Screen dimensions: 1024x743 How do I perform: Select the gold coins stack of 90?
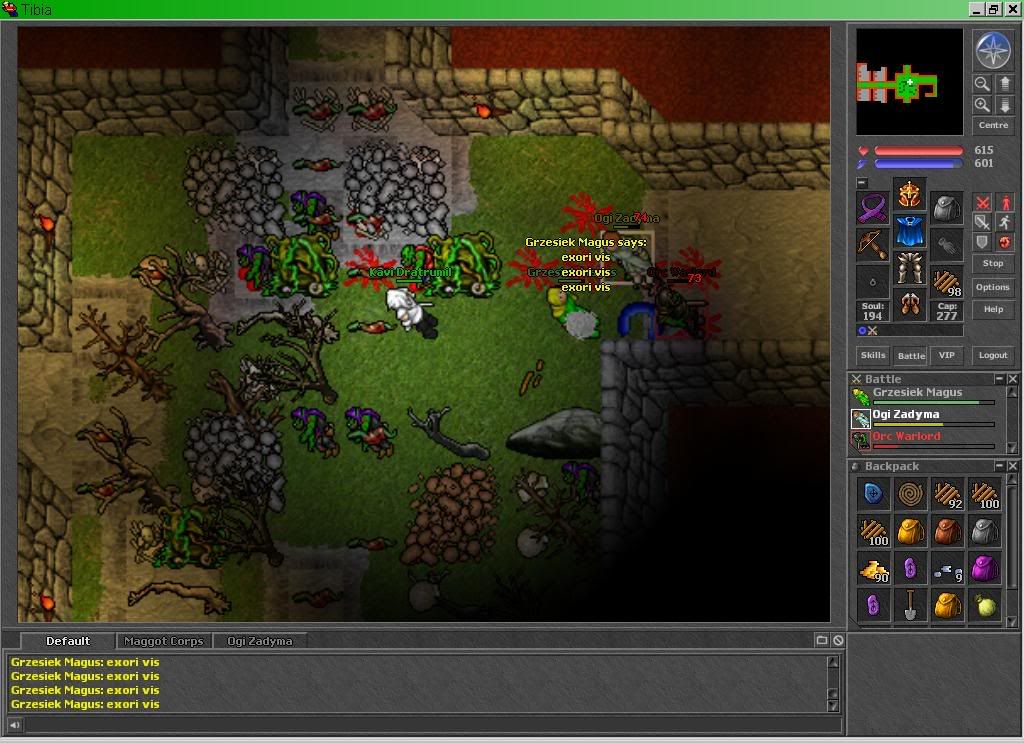873,569
